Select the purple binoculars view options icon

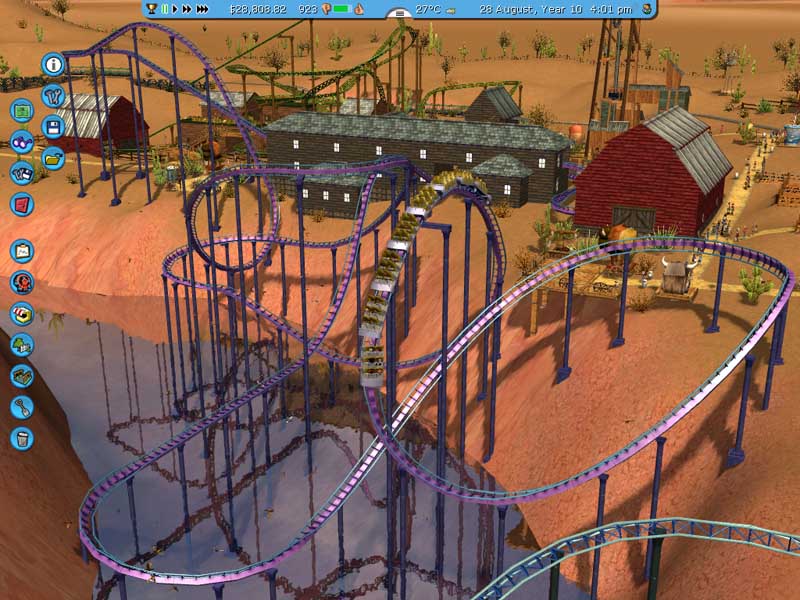22,142
